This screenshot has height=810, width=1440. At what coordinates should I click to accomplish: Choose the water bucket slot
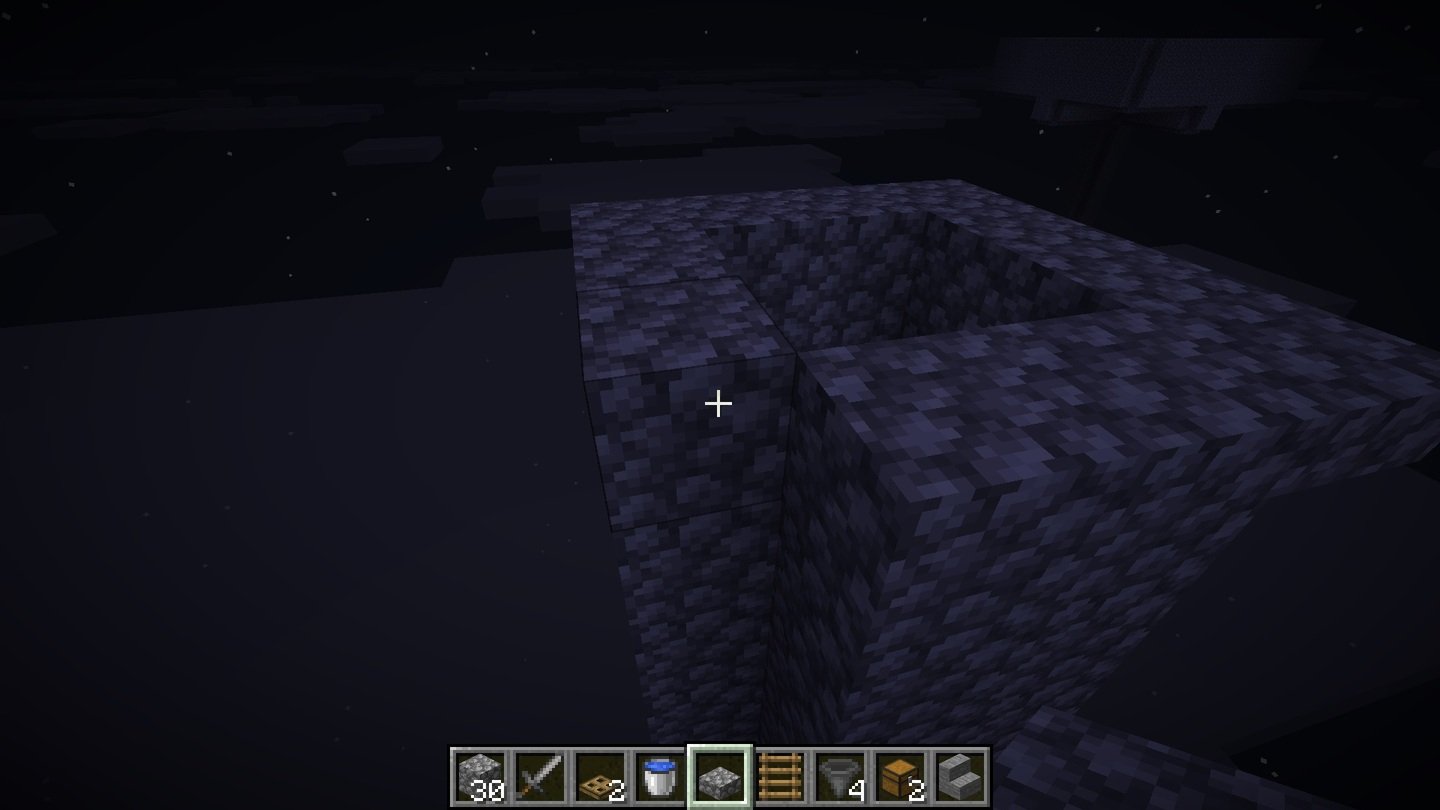660,777
